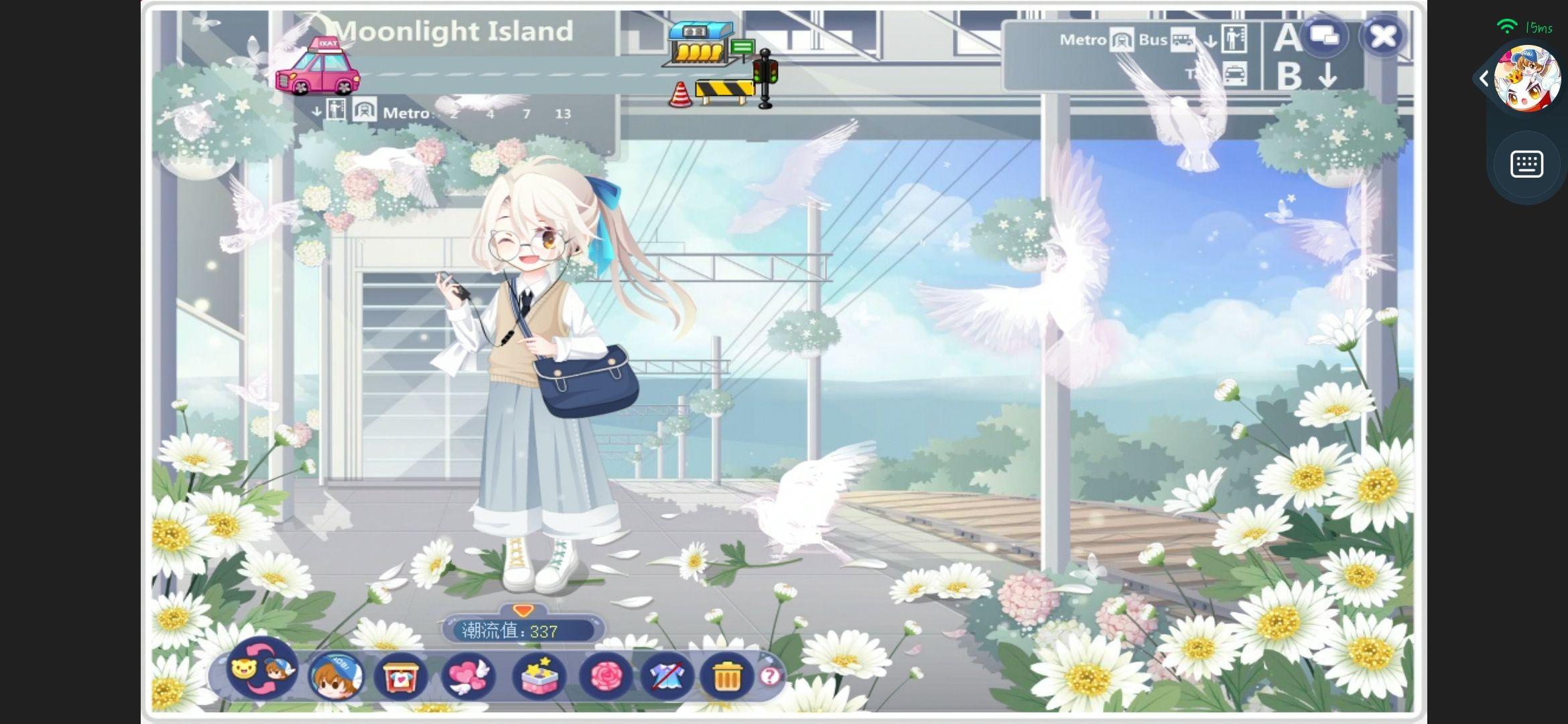This screenshot has width=1568, height=724.
Task: Expand the floating avatar side menu
Action: click(1484, 79)
